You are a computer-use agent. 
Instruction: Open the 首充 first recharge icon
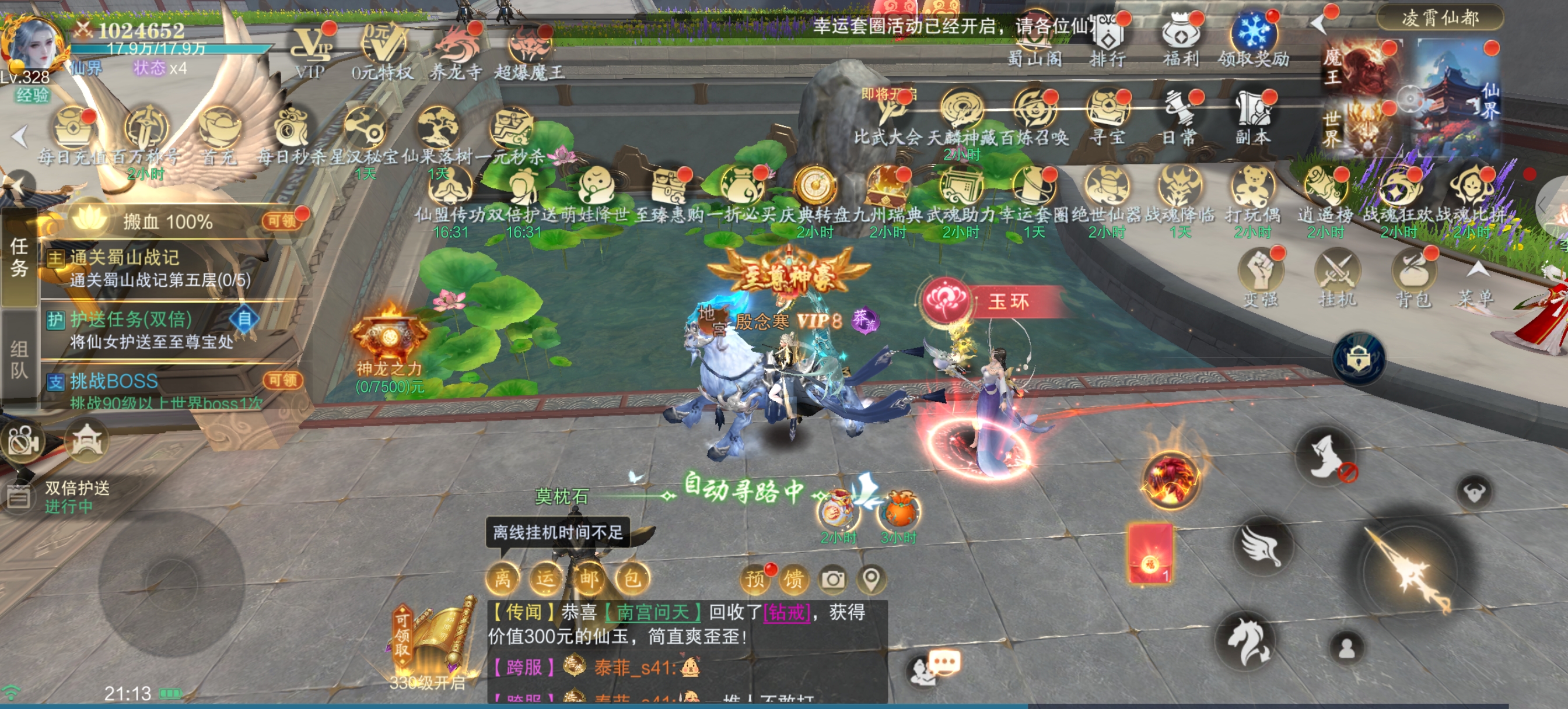(219, 131)
